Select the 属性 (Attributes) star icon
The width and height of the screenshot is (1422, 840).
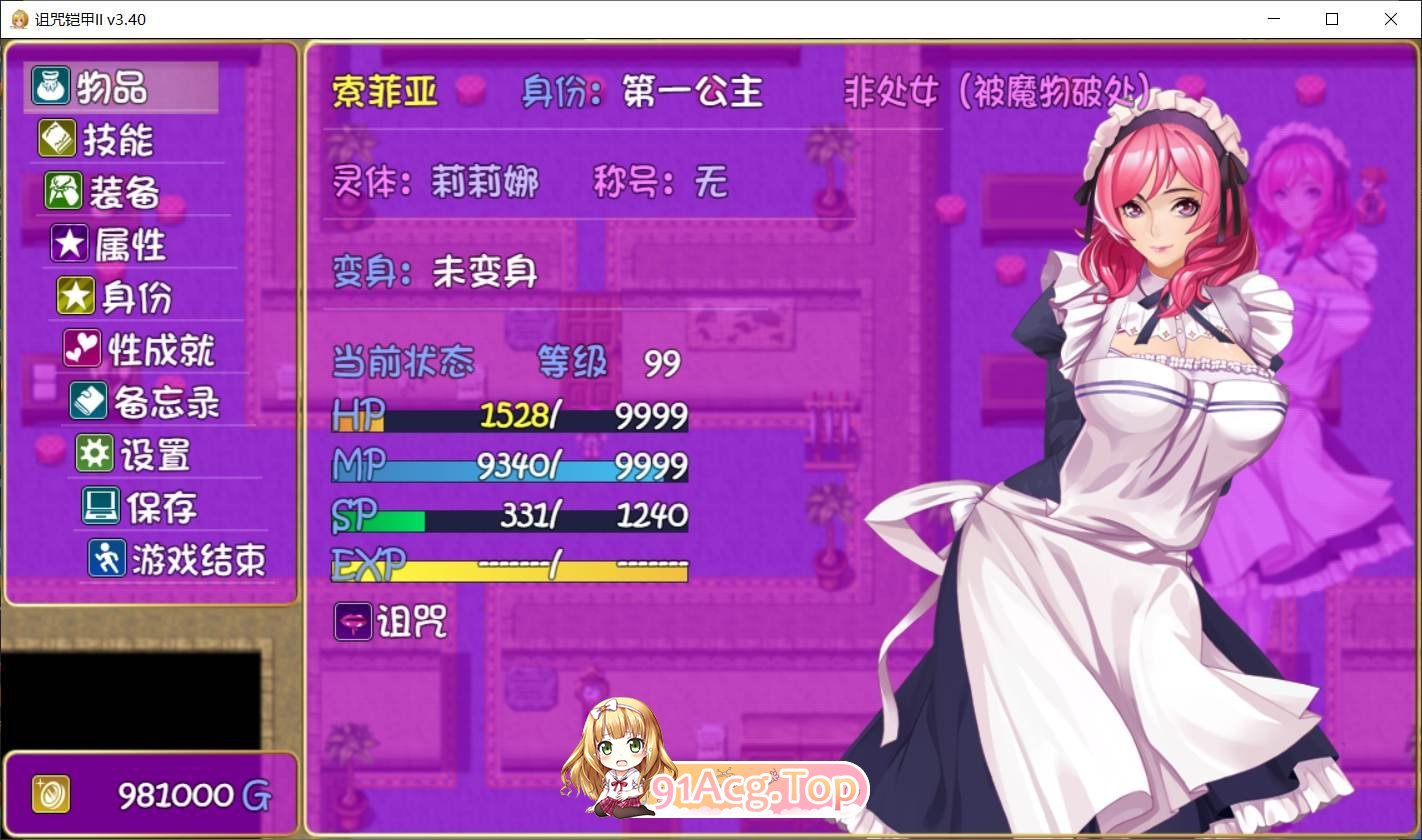coord(69,244)
